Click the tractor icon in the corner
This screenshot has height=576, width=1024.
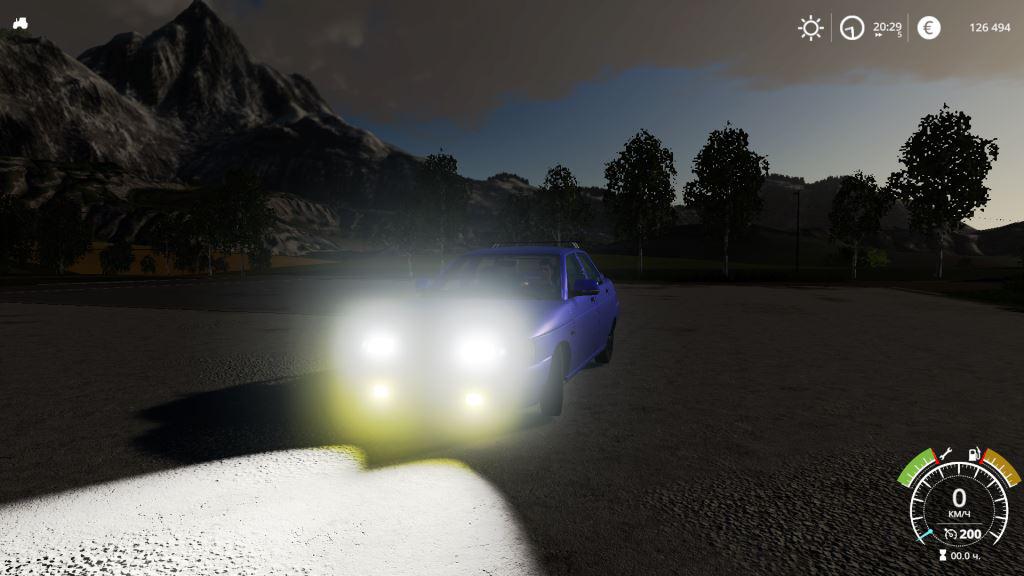pyautogui.click(x=20, y=23)
